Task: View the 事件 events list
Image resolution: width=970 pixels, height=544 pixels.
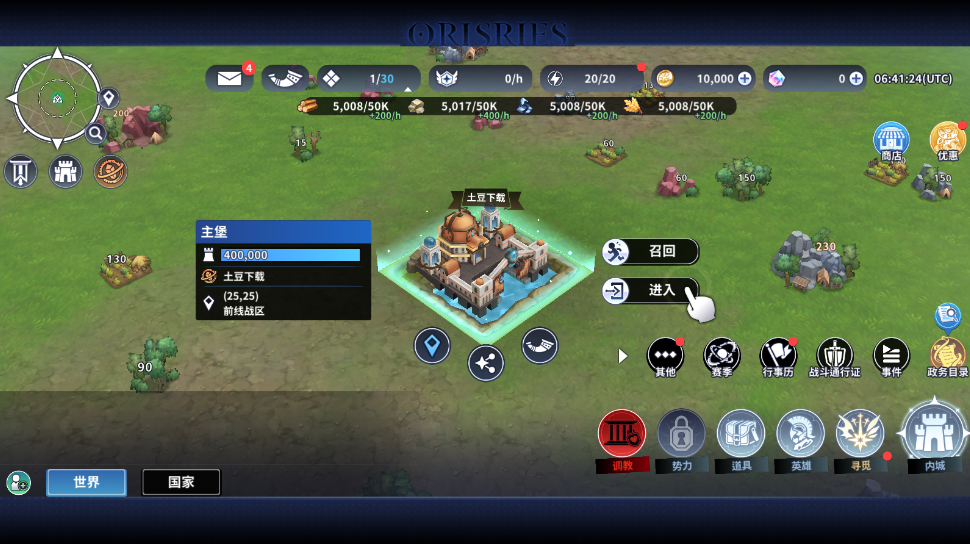Action: [x=891, y=356]
